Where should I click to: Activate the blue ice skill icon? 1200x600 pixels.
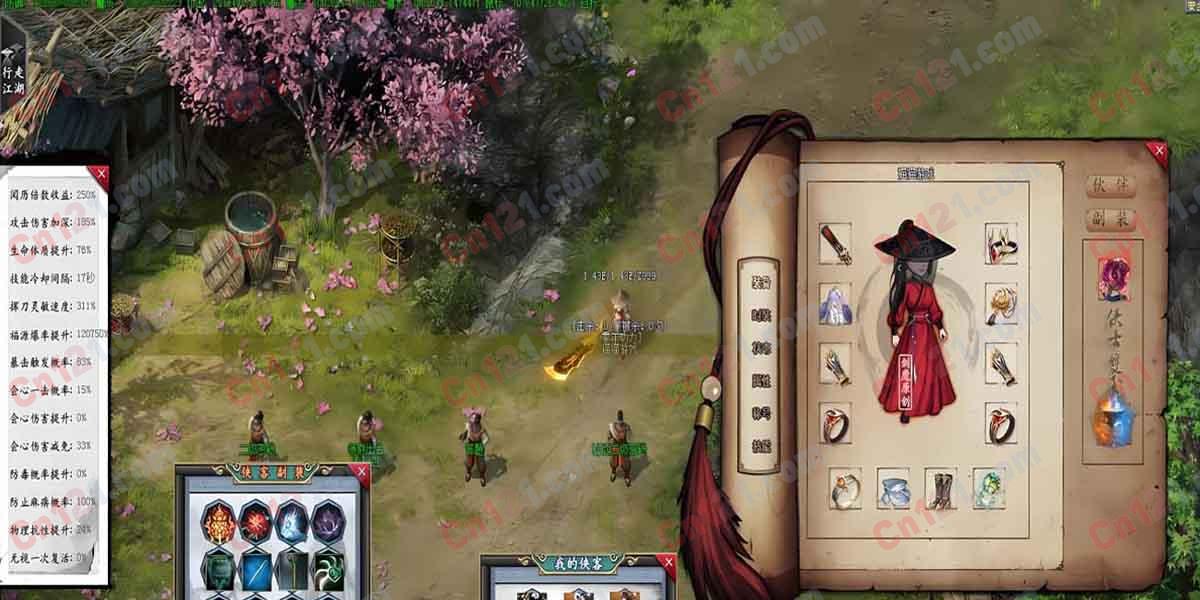point(292,522)
